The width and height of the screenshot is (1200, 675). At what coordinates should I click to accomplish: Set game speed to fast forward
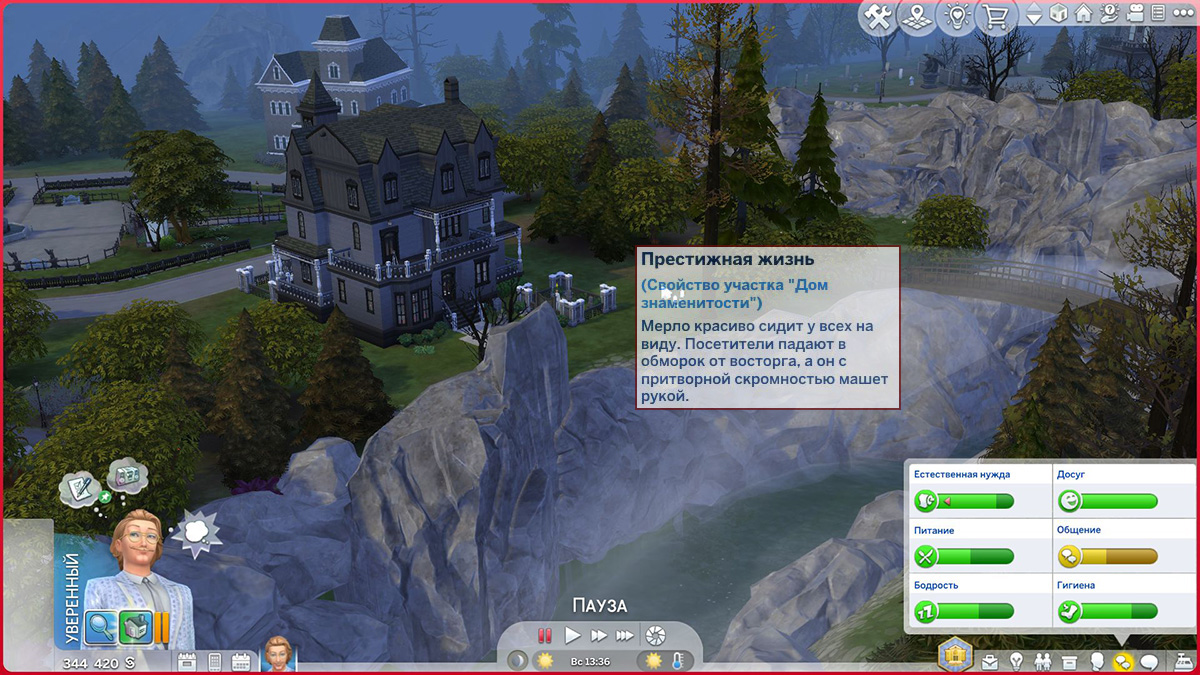click(598, 635)
